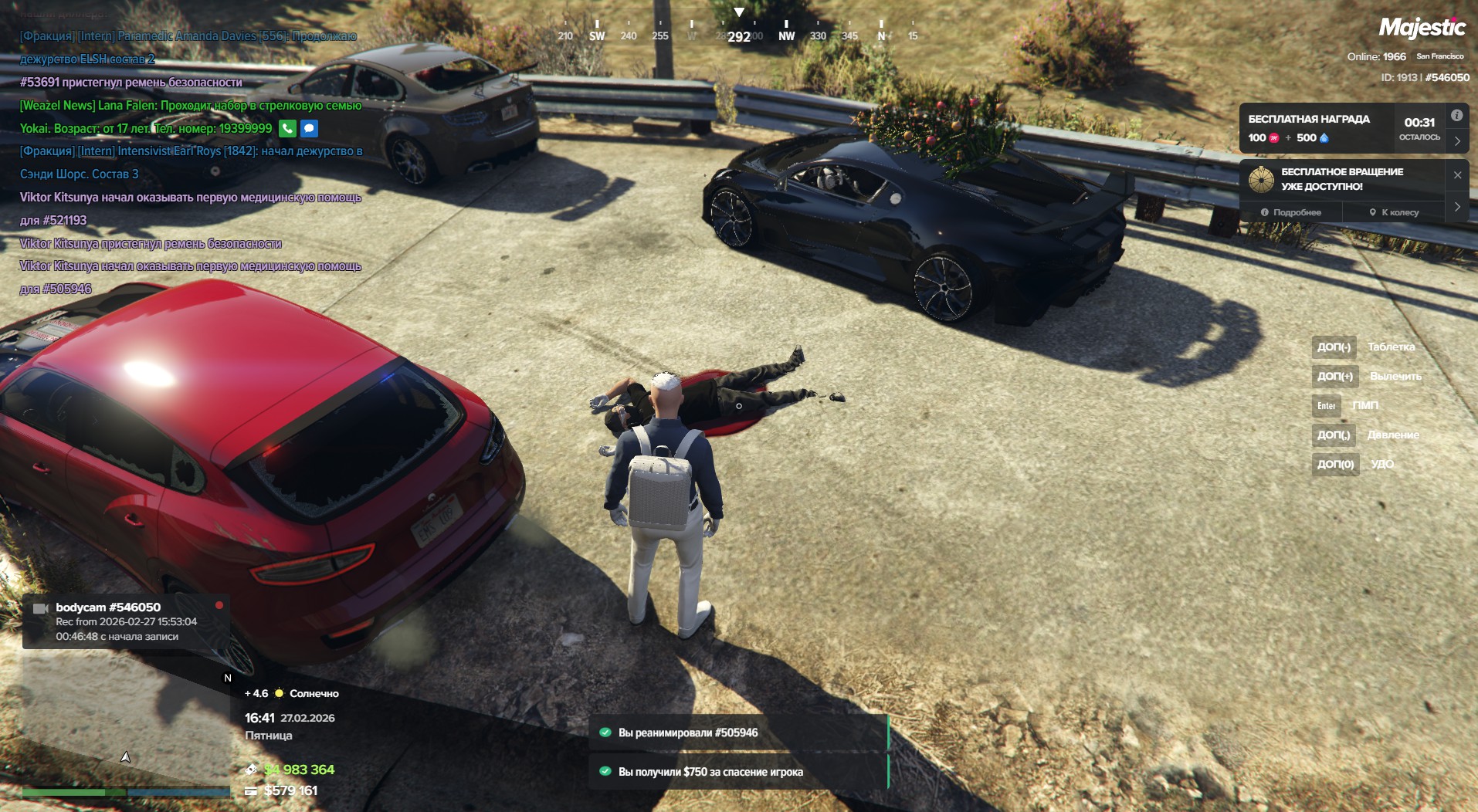Expand the free reward panel arrow
Image resolution: width=1478 pixels, height=812 pixels.
click(x=1457, y=141)
